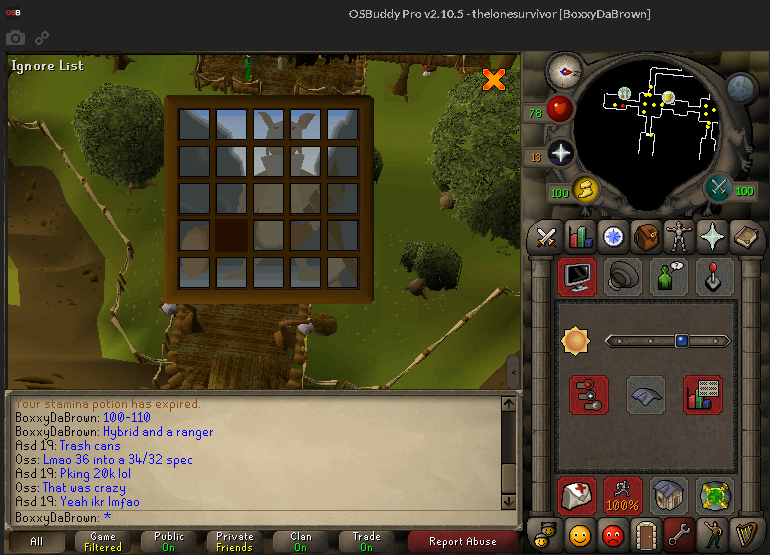Close the puzzle box with the orange X
The width and height of the screenshot is (770, 555).
click(x=494, y=79)
